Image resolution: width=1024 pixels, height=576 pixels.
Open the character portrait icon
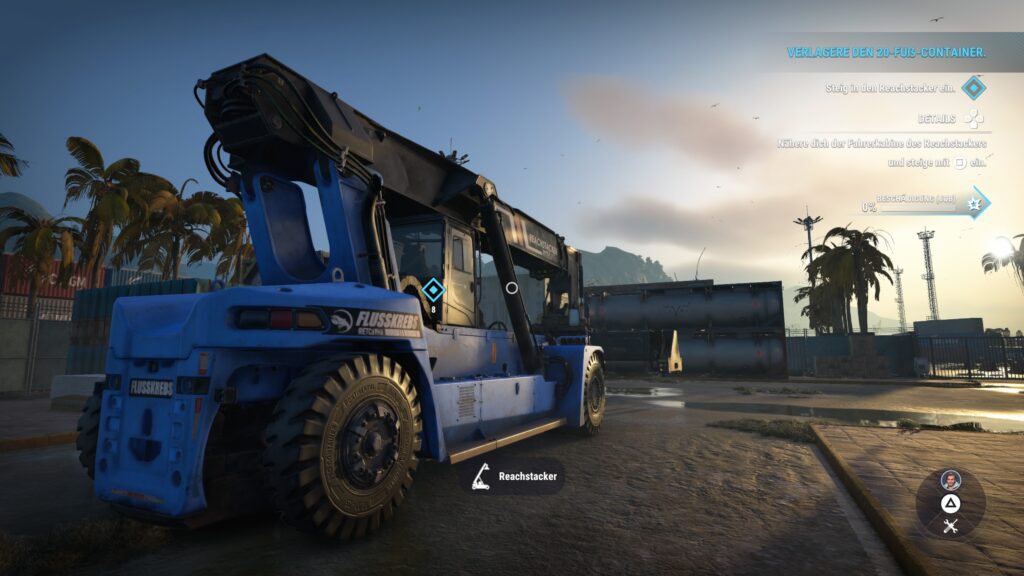[950, 480]
